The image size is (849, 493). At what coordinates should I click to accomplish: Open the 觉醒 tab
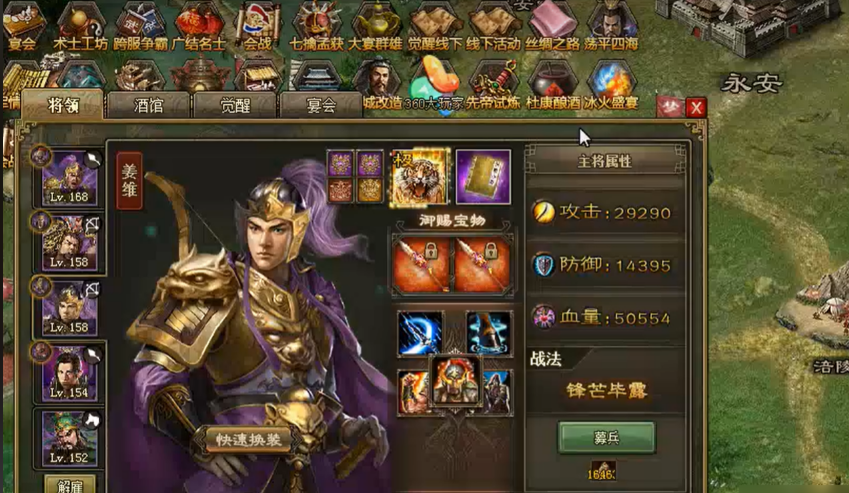pyautogui.click(x=235, y=104)
